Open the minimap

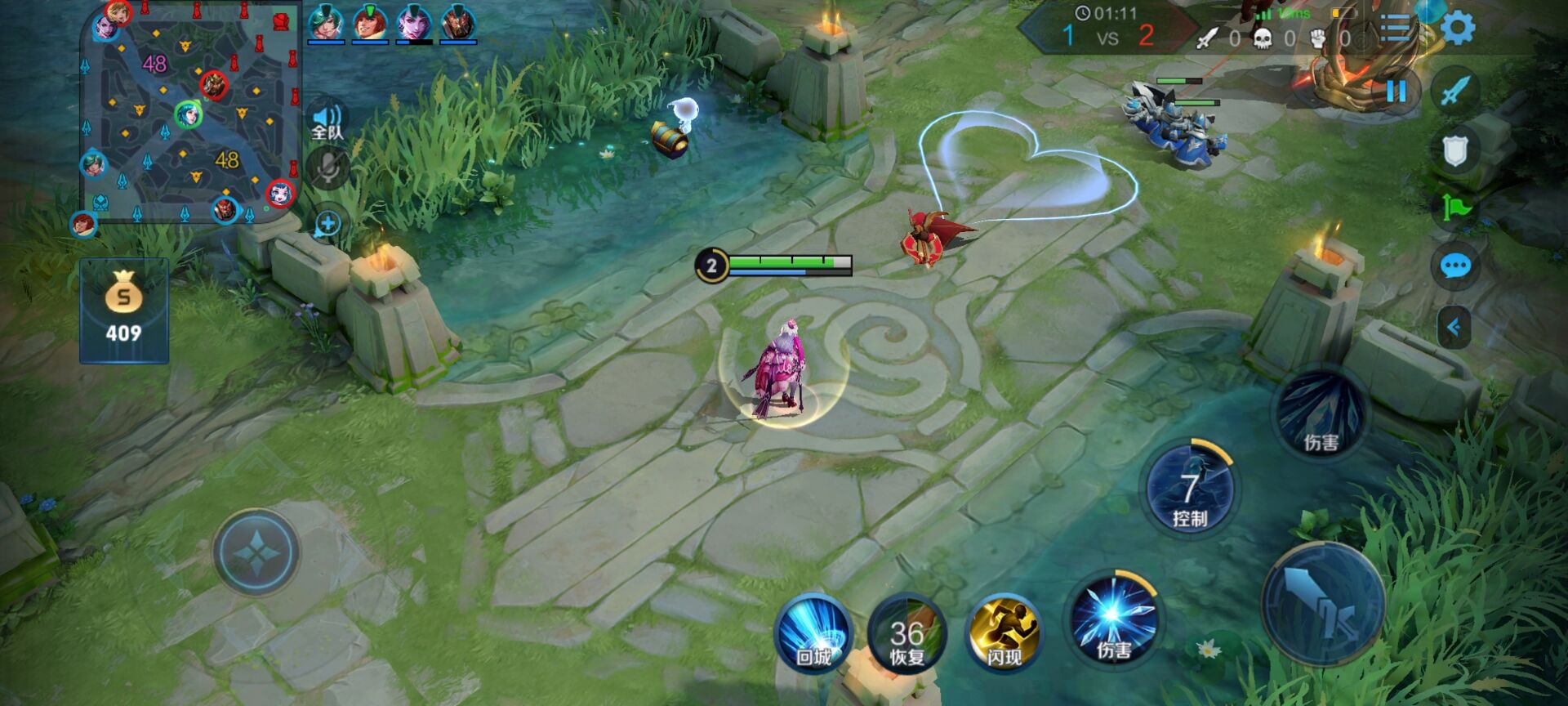(x=190, y=113)
